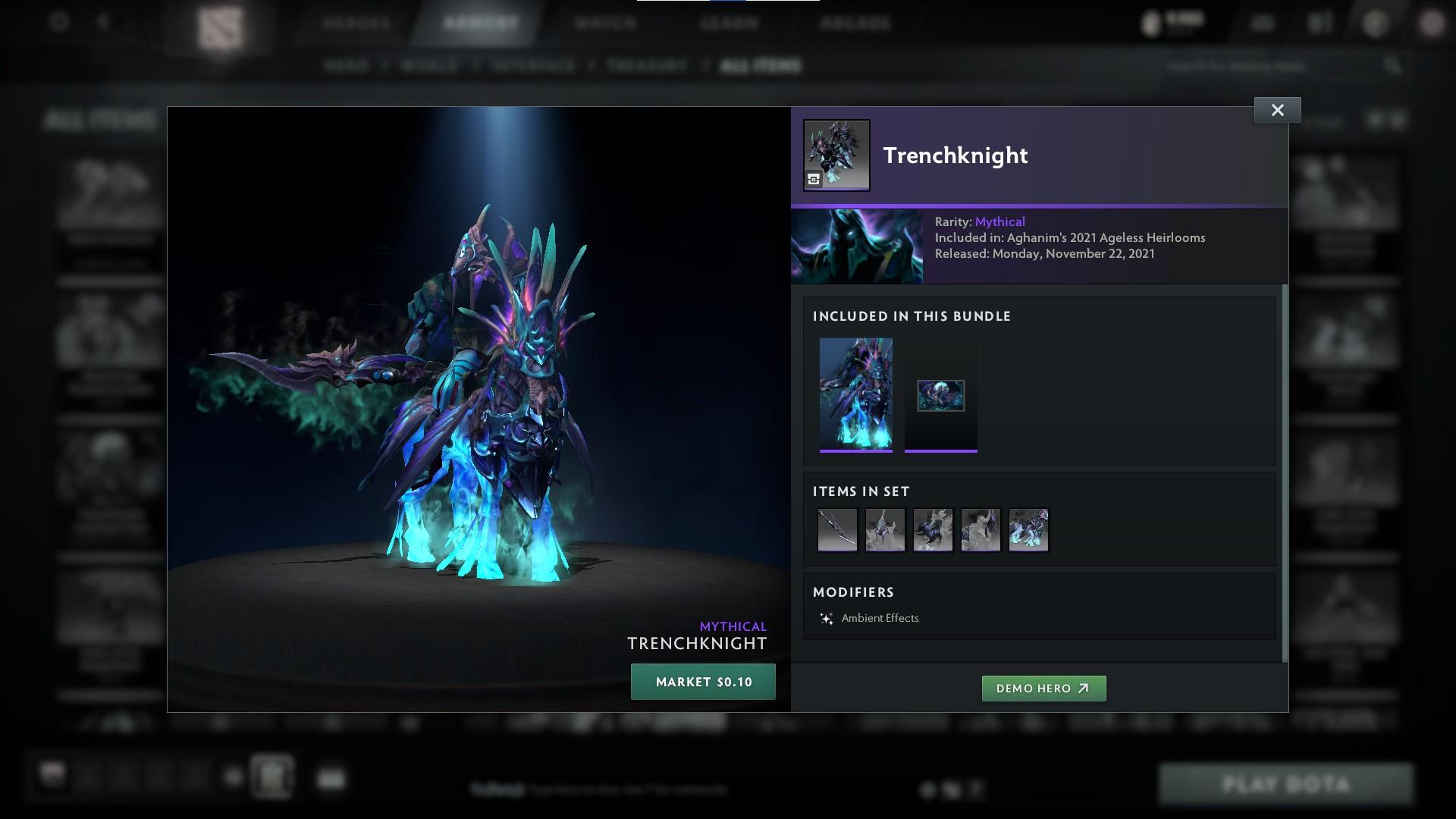Image resolution: width=1456 pixels, height=819 pixels.
Task: Open the Treasury section
Action: pos(644,66)
